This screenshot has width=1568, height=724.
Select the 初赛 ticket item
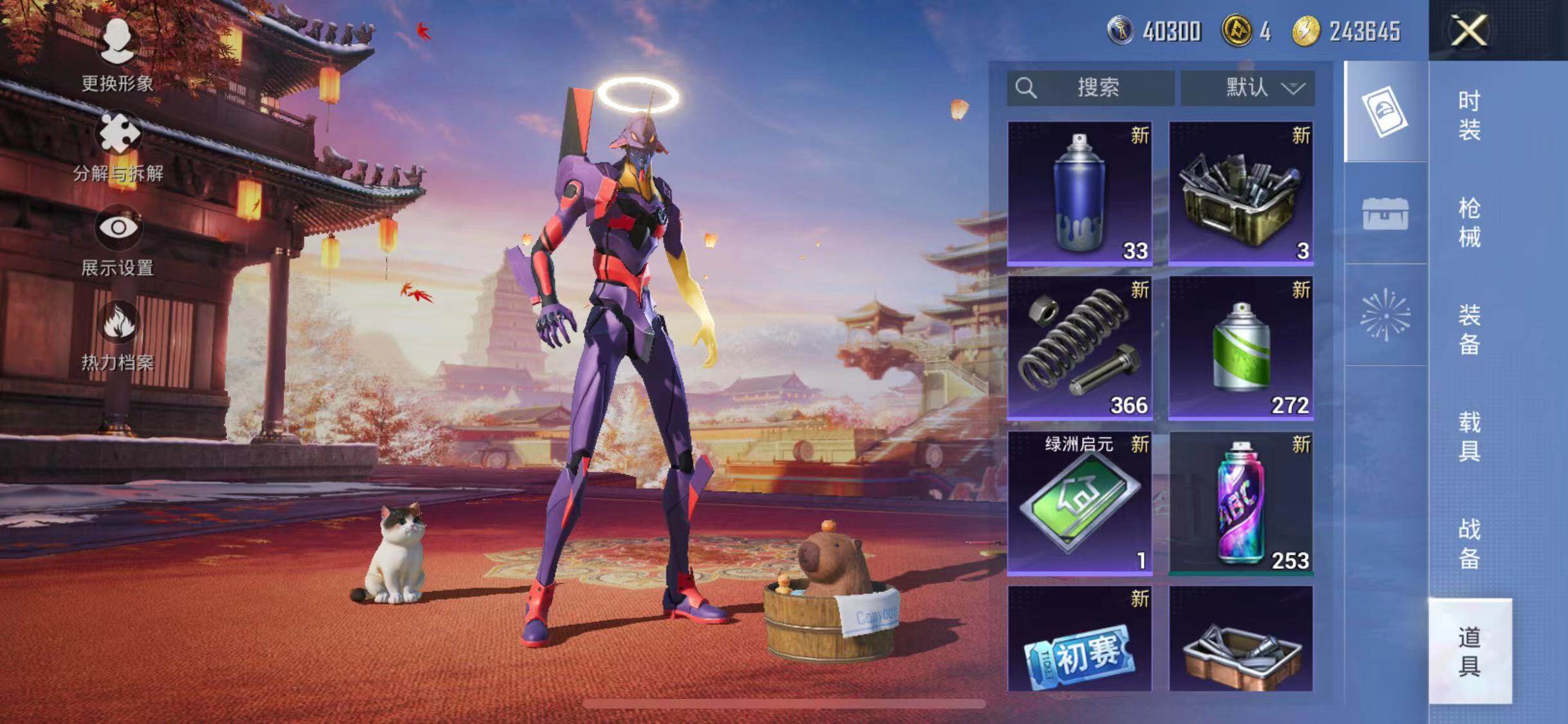[x=1079, y=639]
